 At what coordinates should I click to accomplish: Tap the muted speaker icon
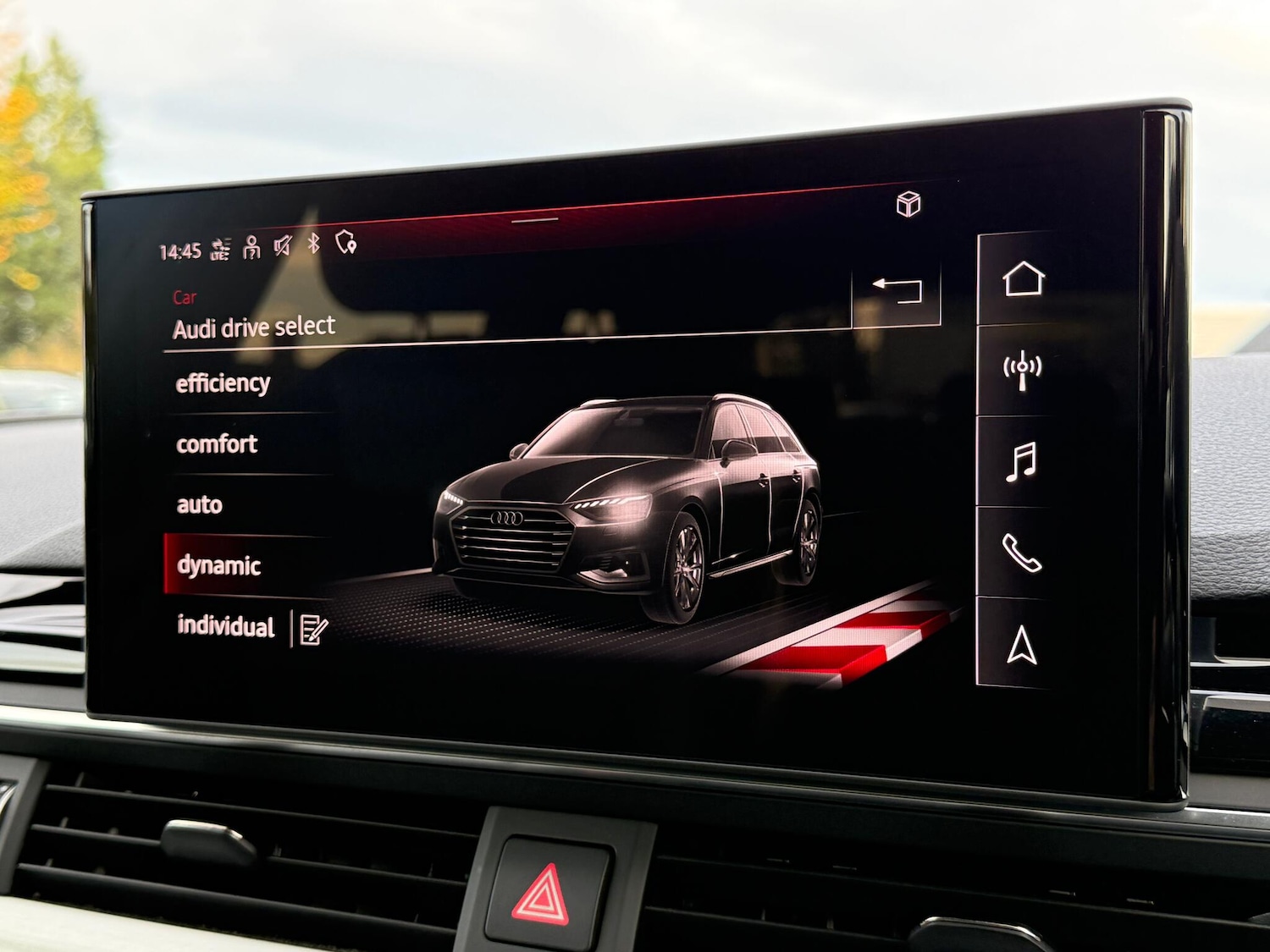point(284,245)
